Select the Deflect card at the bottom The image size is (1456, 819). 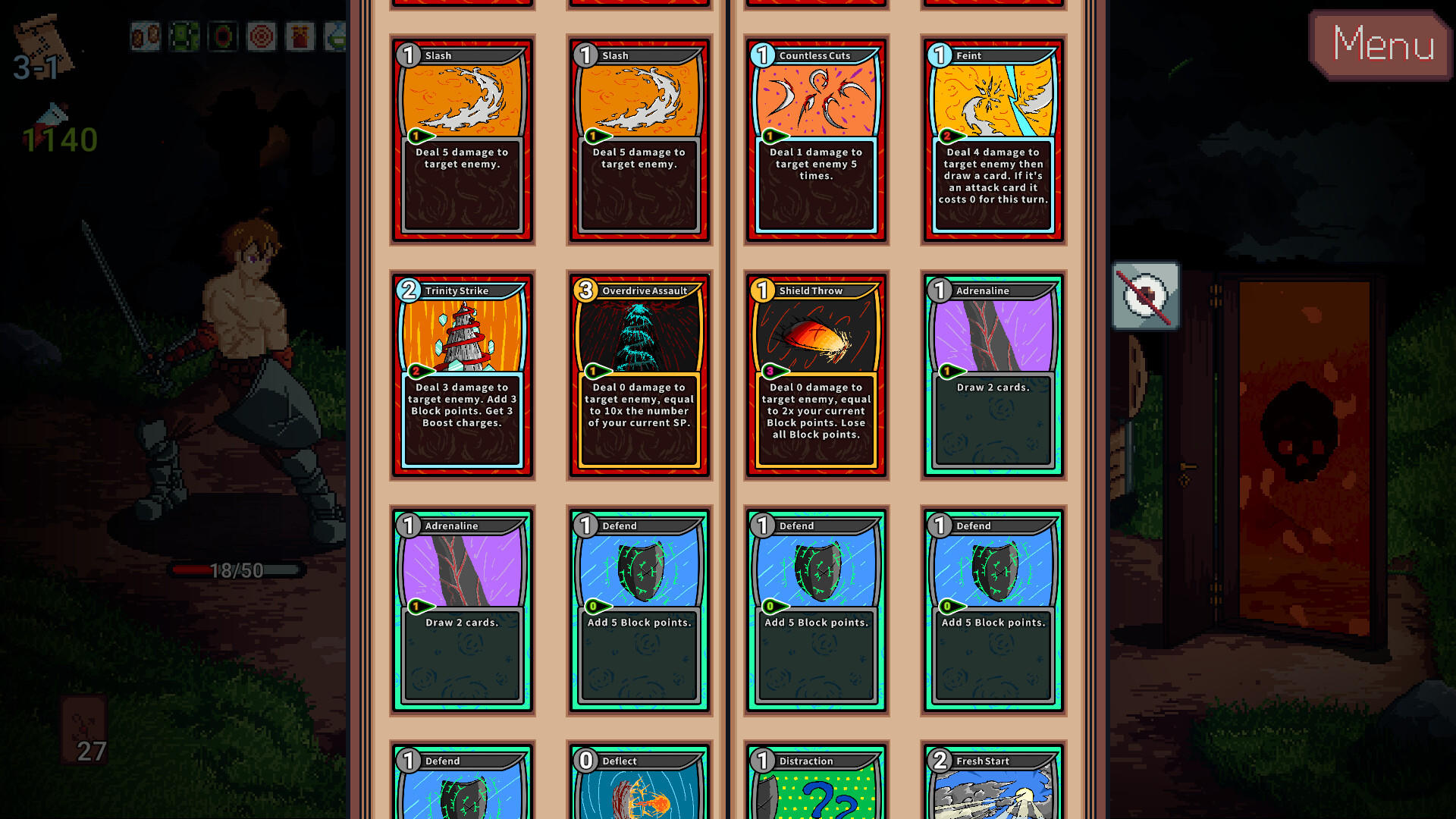(x=639, y=781)
